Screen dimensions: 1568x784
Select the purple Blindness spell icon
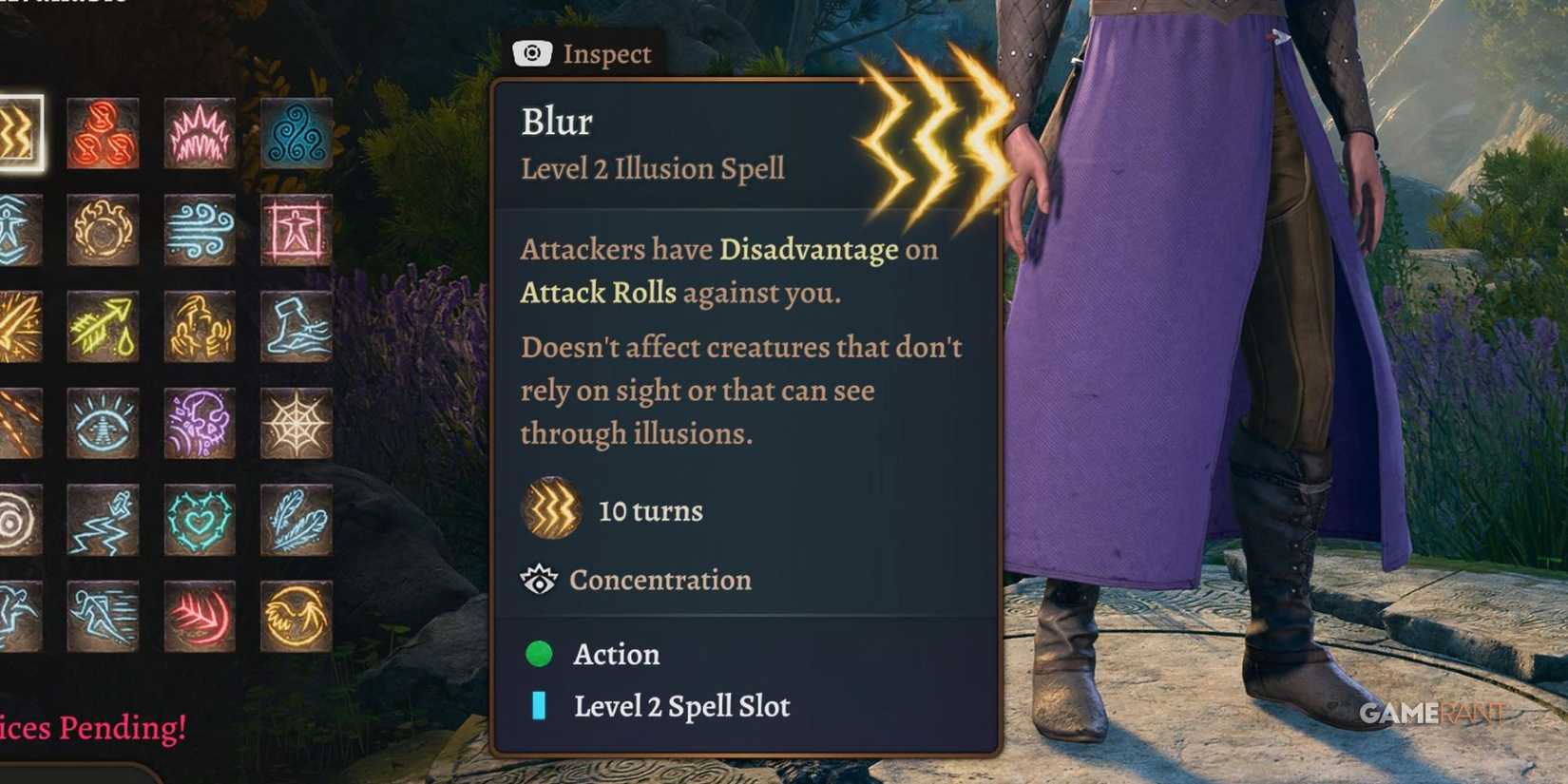point(200,426)
